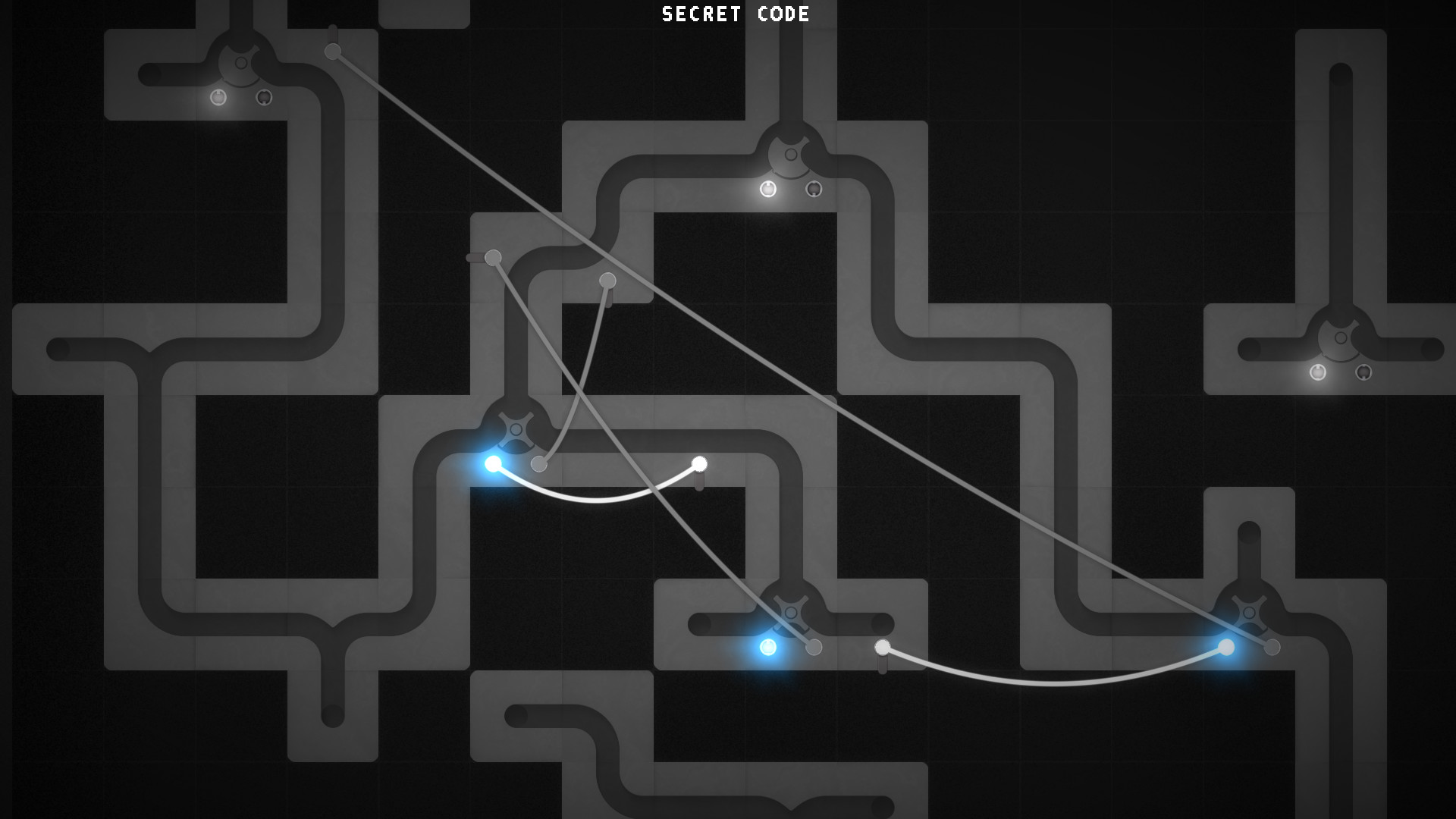The image size is (1456, 819).
Task: Click the hook at the far bottom-right string end
Action: click(x=1272, y=648)
